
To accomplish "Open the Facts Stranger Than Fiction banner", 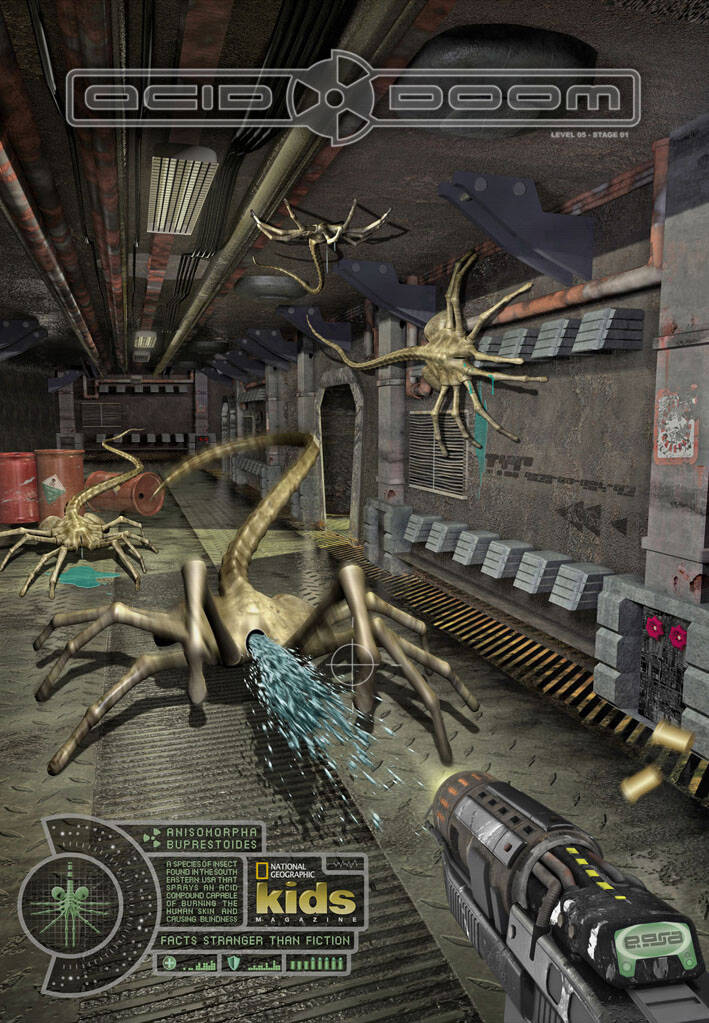I will coord(256,940).
